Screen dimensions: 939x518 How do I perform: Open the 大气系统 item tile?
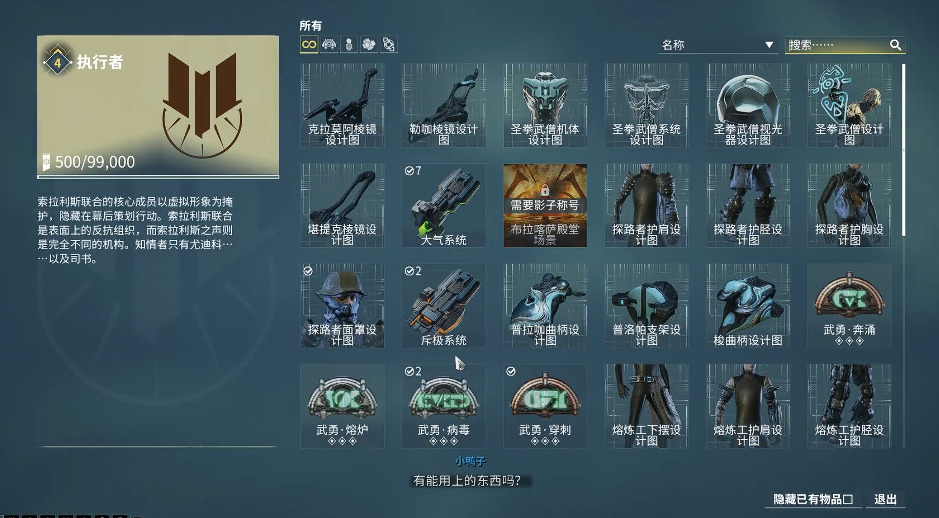[443, 206]
